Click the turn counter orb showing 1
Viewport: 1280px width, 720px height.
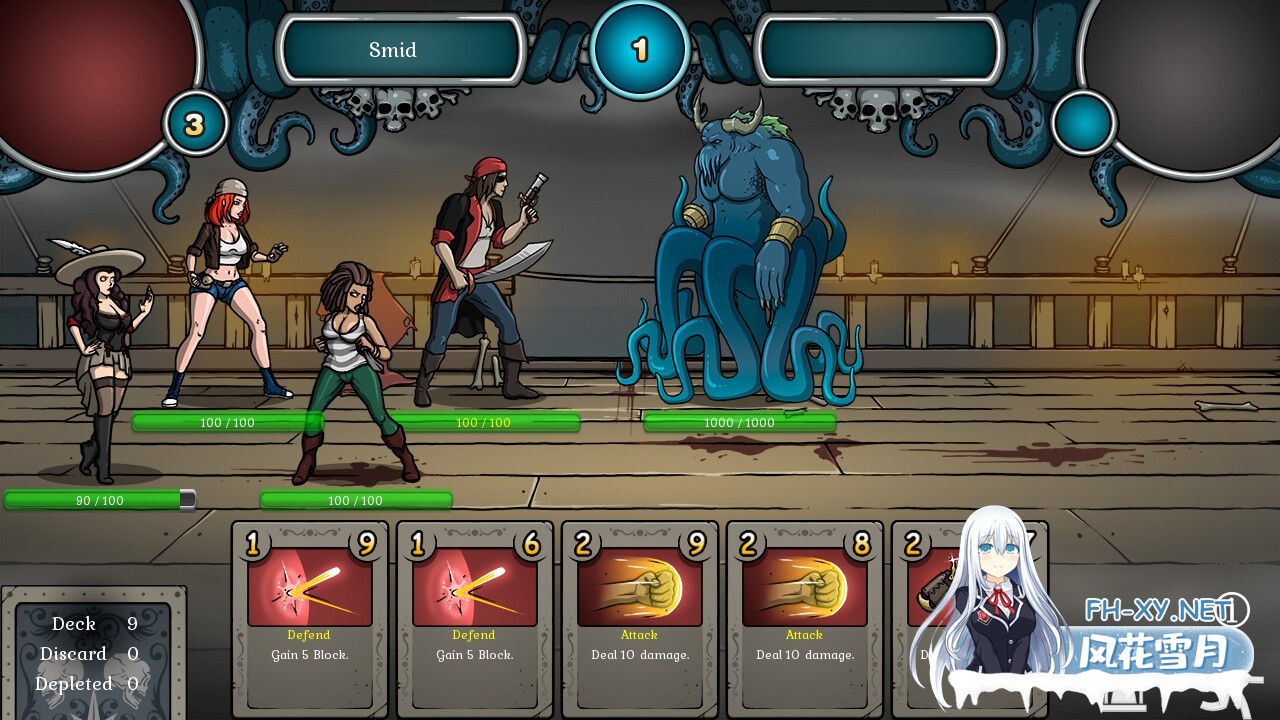point(640,48)
